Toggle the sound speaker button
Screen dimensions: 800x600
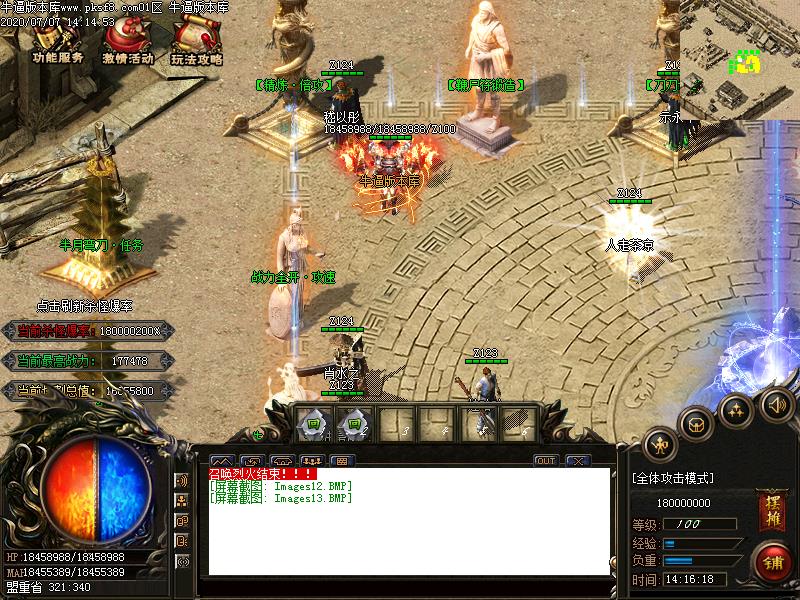(x=776, y=404)
